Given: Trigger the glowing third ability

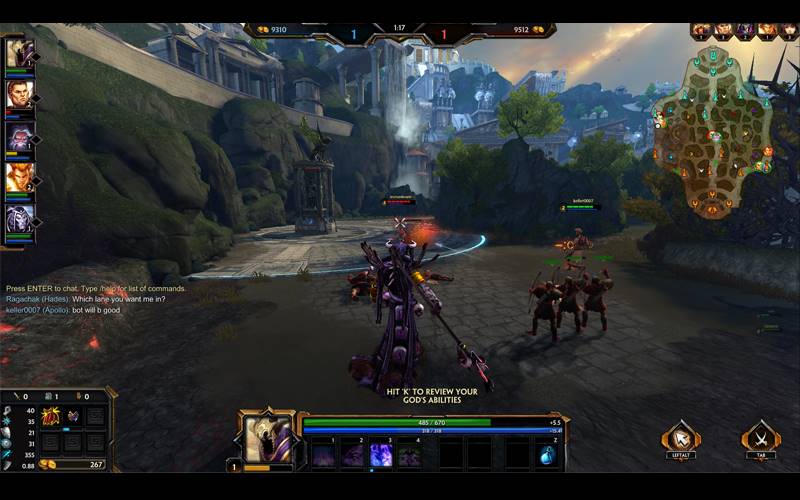Looking at the screenshot, I should point(381,457).
